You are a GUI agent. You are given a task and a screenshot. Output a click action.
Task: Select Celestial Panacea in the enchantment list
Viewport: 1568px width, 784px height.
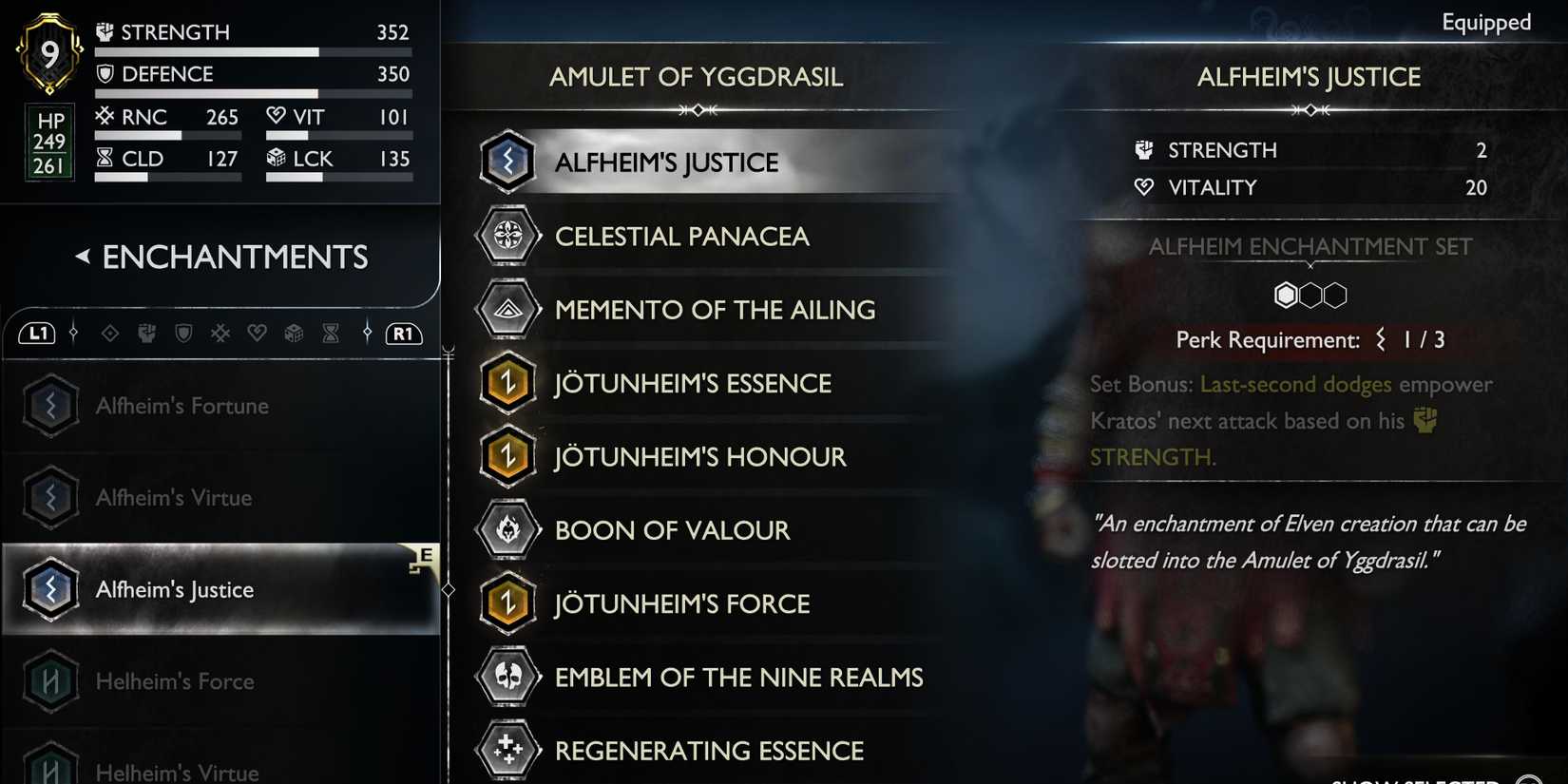coord(682,236)
